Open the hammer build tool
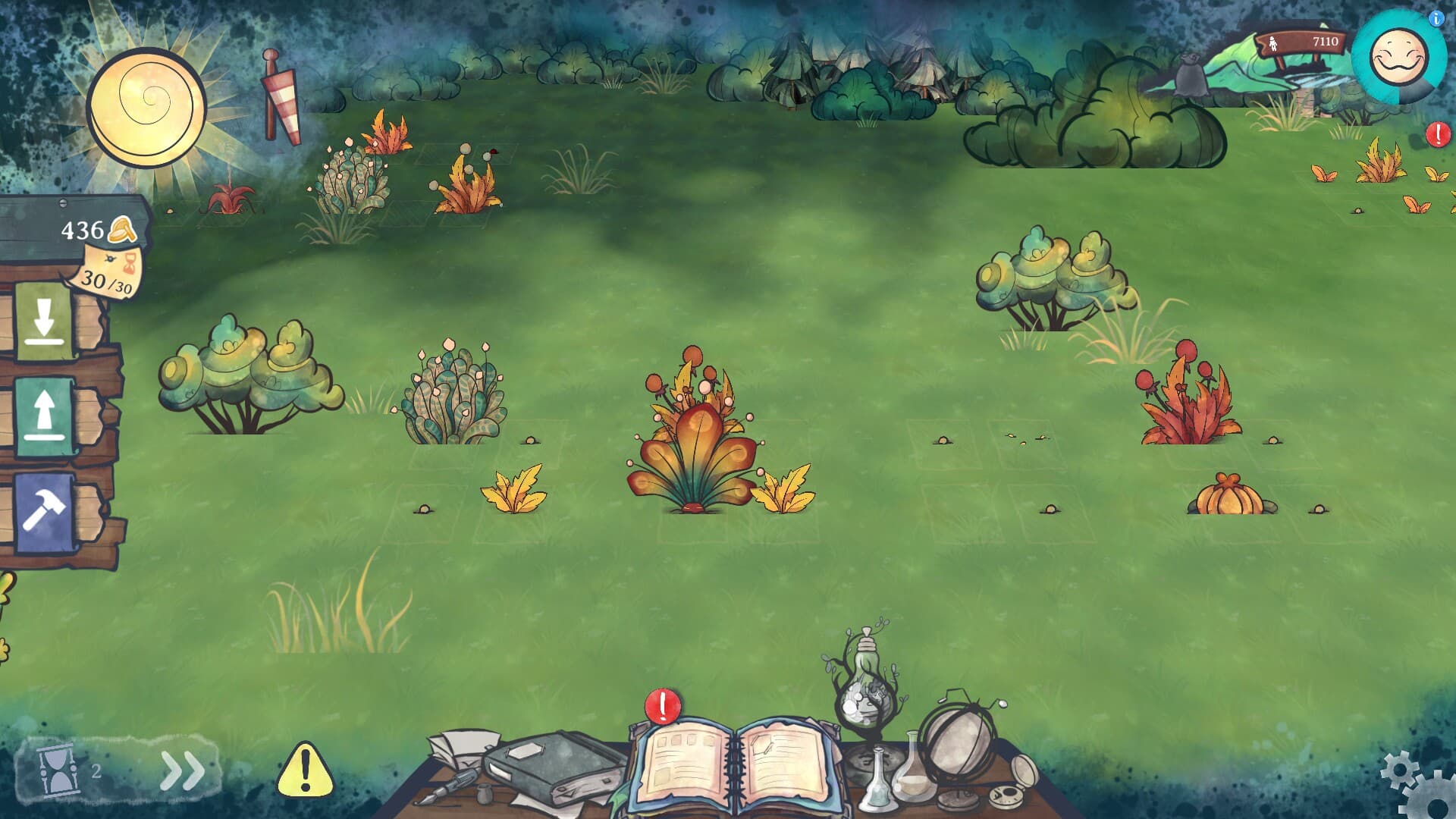The height and width of the screenshot is (819, 1456). [x=44, y=511]
